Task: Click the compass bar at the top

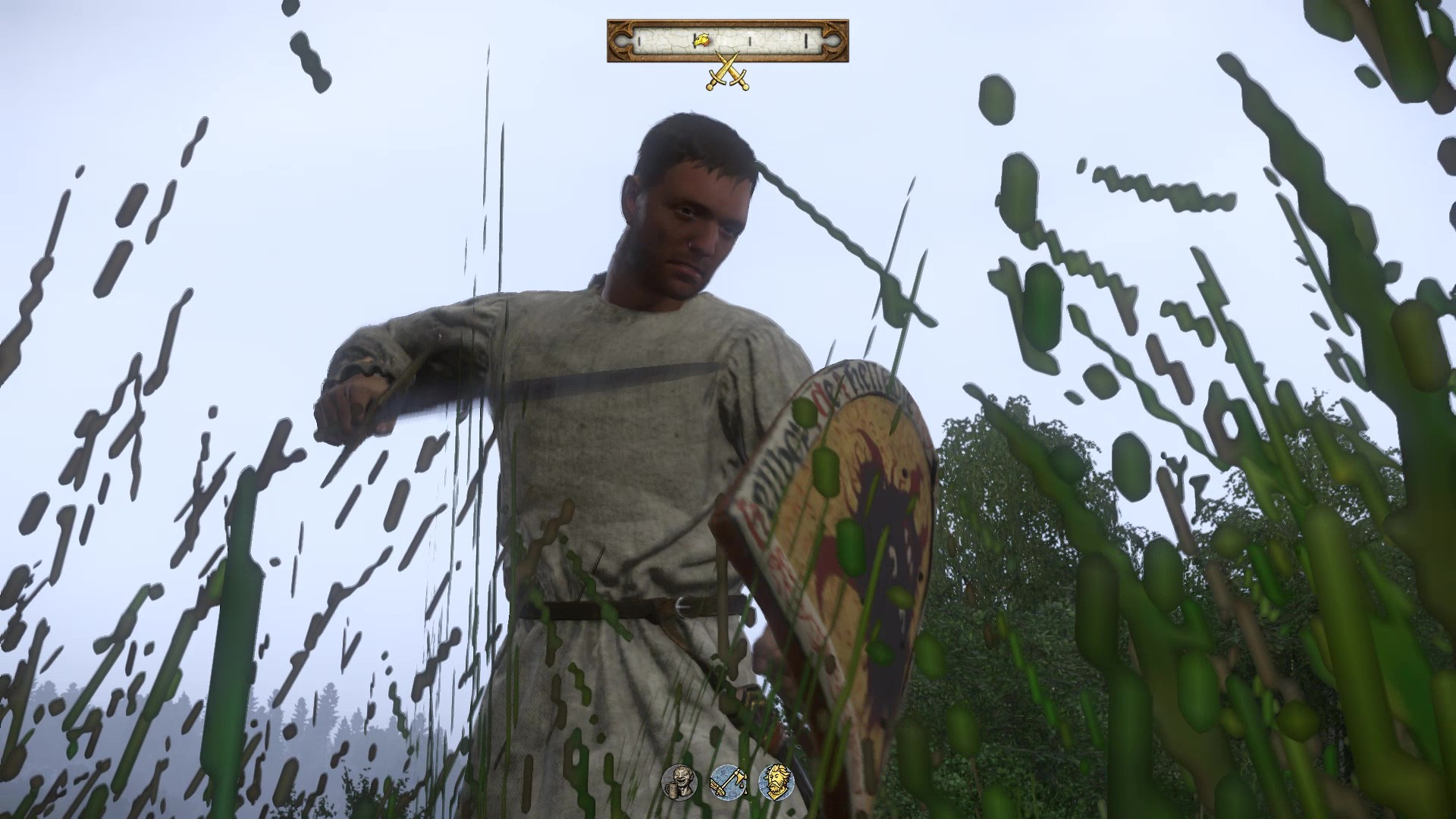Action: point(727,41)
